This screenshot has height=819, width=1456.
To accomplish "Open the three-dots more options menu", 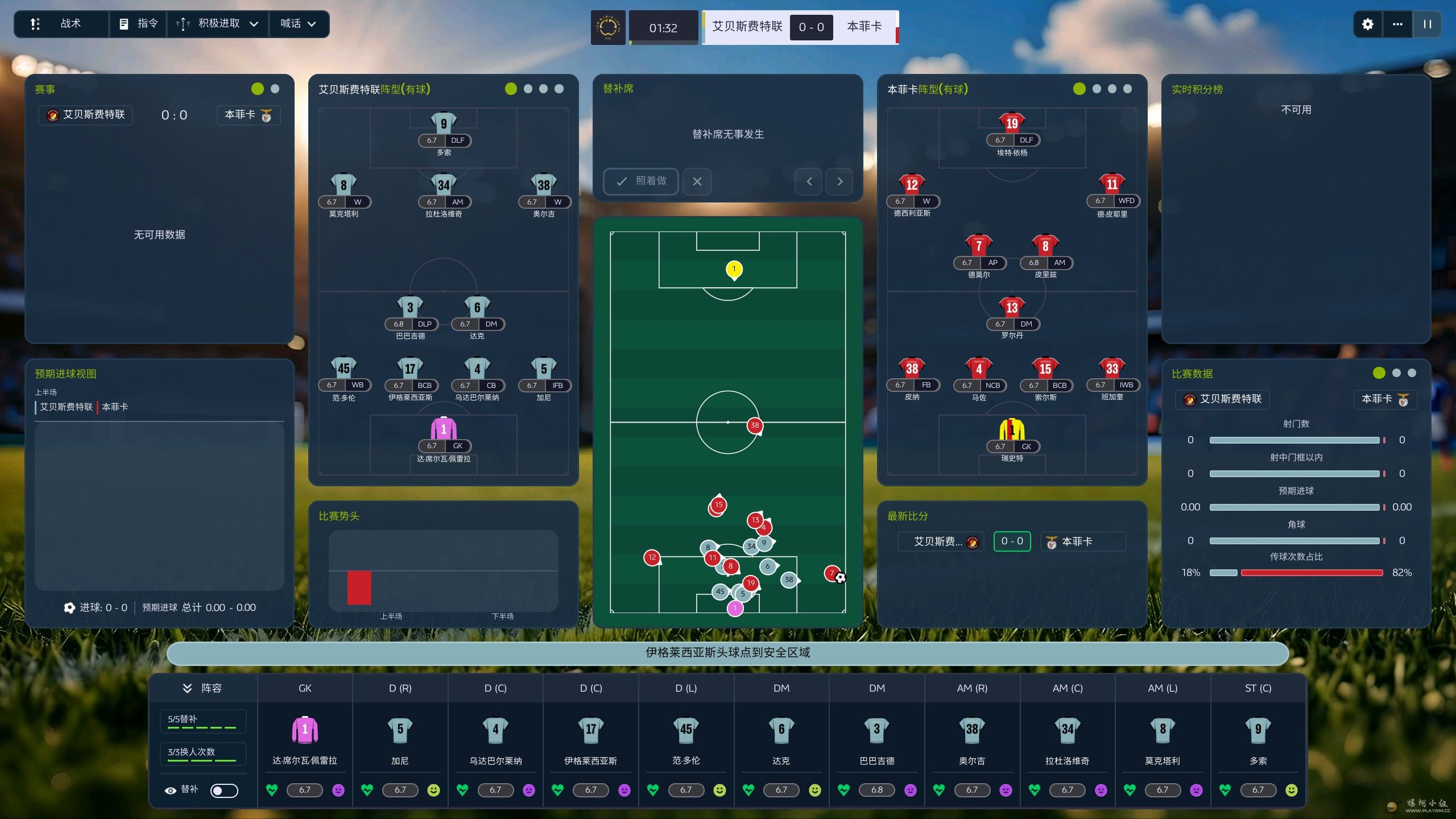I will (x=1397, y=24).
